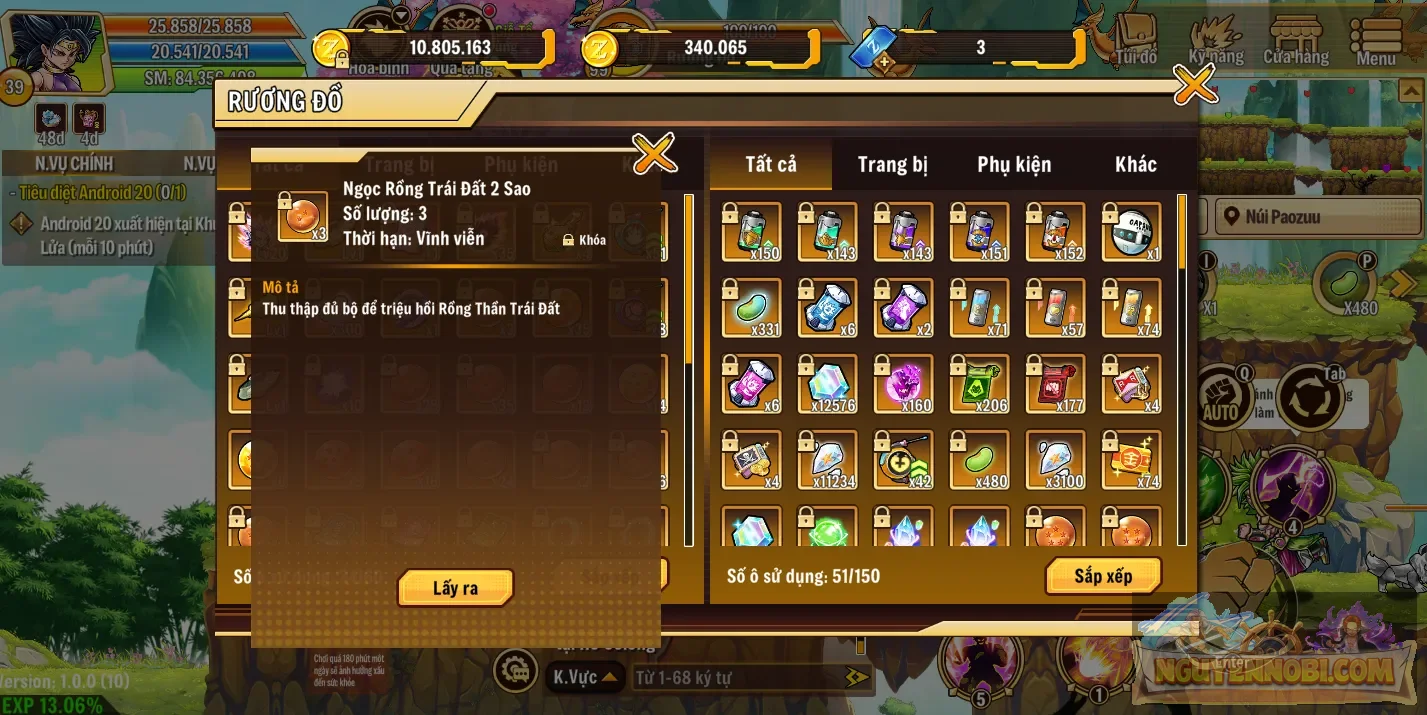Open the Menu button
Viewport: 1427px width, 715px height.
click(x=1376, y=40)
